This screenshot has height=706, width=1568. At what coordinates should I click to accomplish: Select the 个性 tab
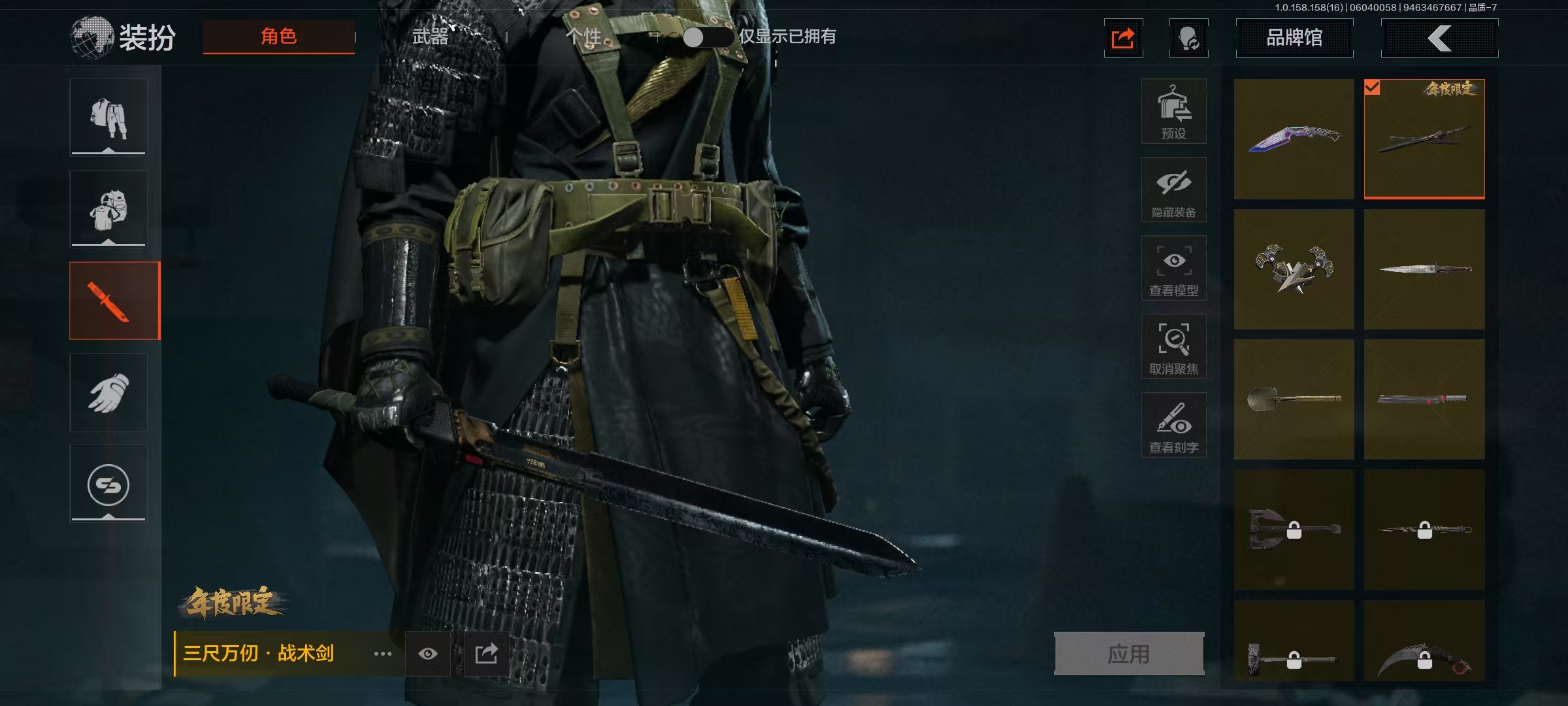click(583, 37)
